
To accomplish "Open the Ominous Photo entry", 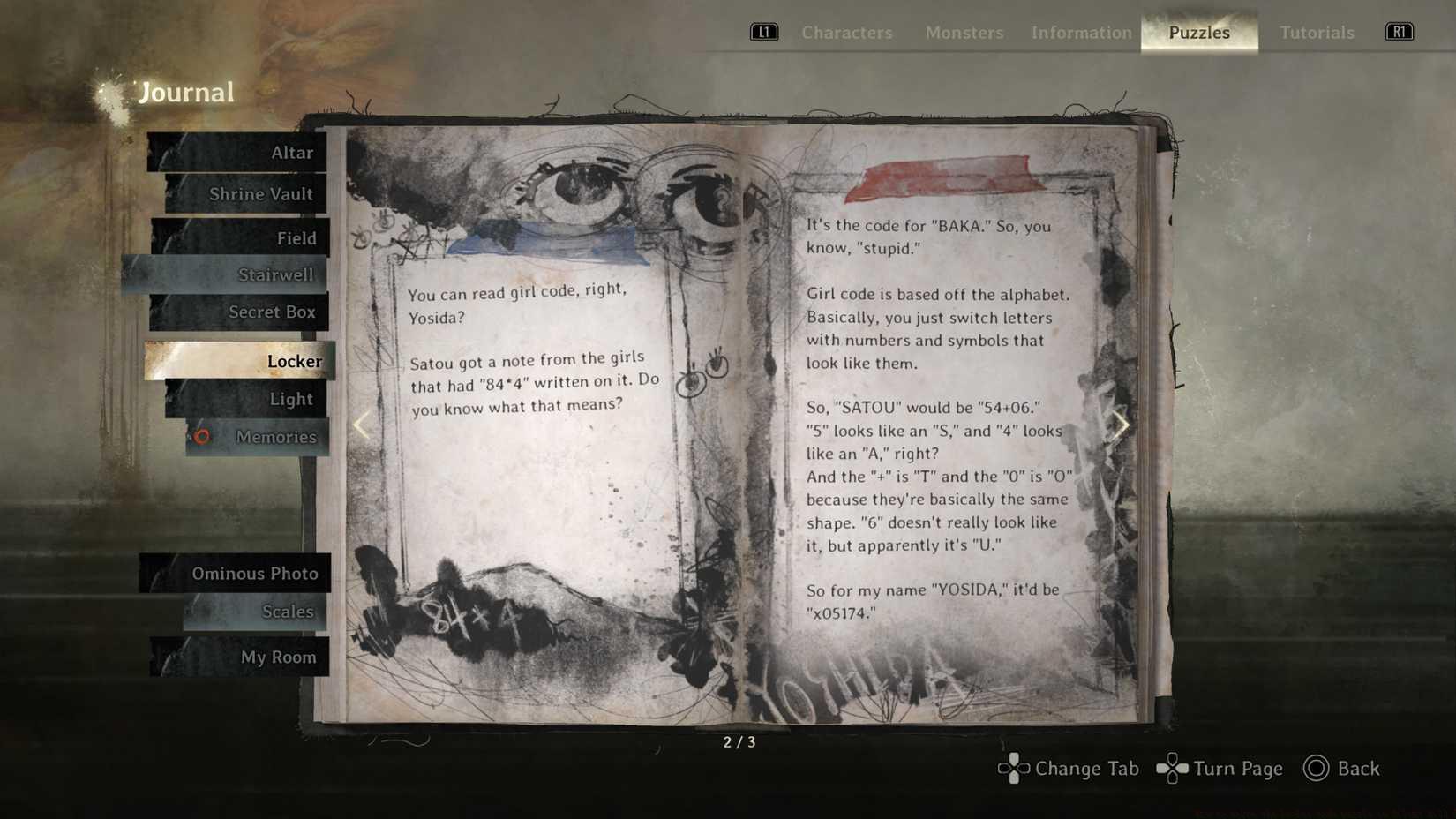I will coord(255,574).
